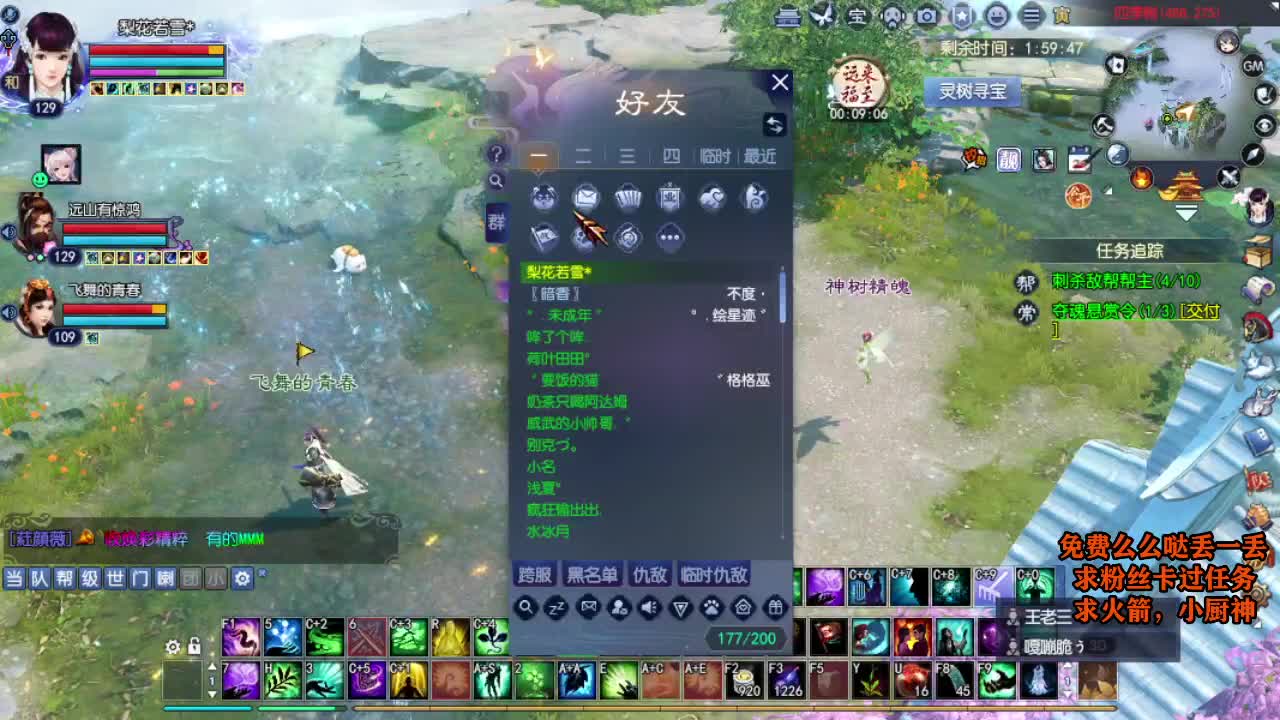This screenshot has width=1280, height=720.
Task: Click the camera icon in the top toolbar
Action: (x=927, y=16)
